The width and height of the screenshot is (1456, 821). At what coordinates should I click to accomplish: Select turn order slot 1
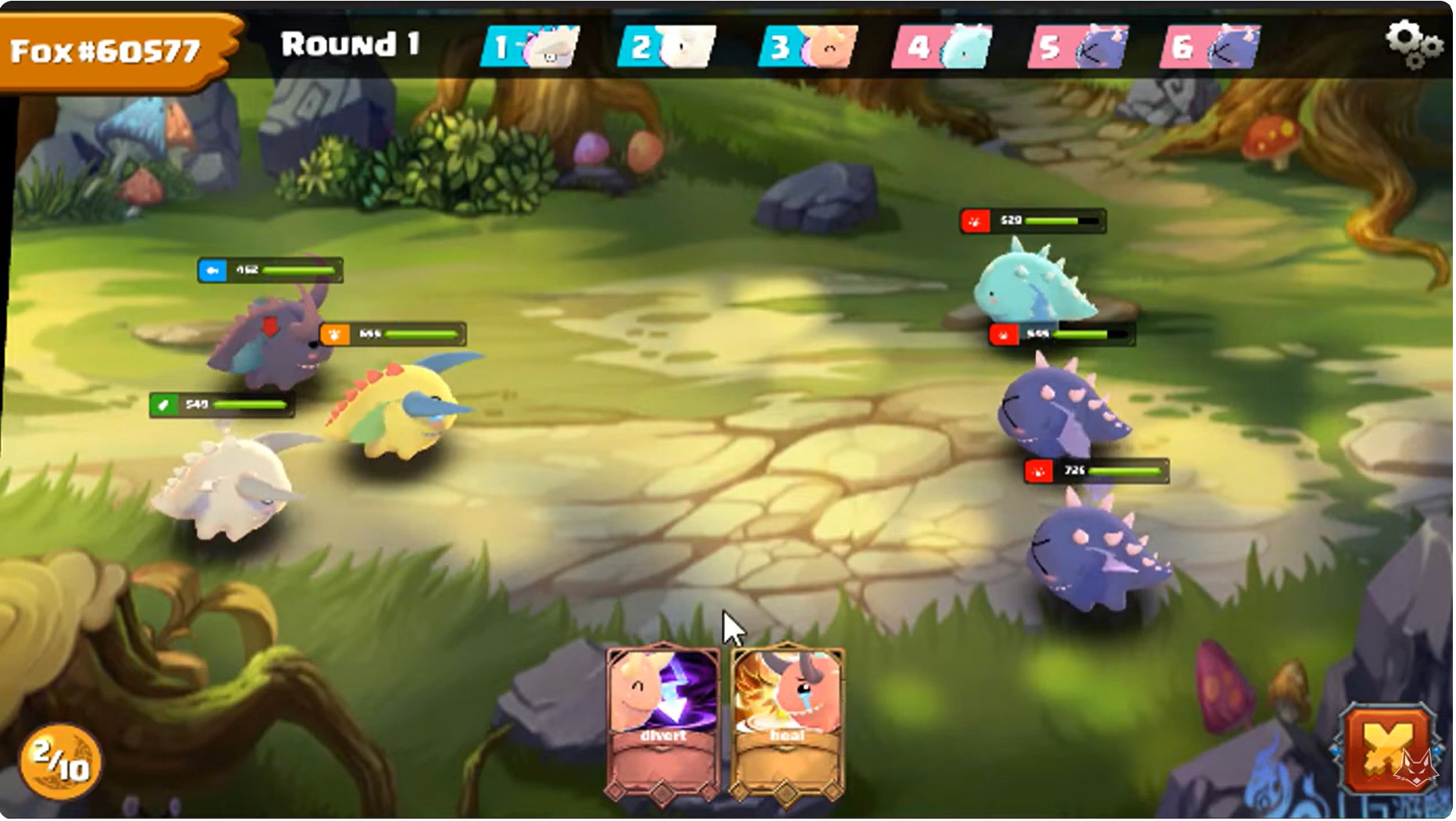click(x=530, y=47)
